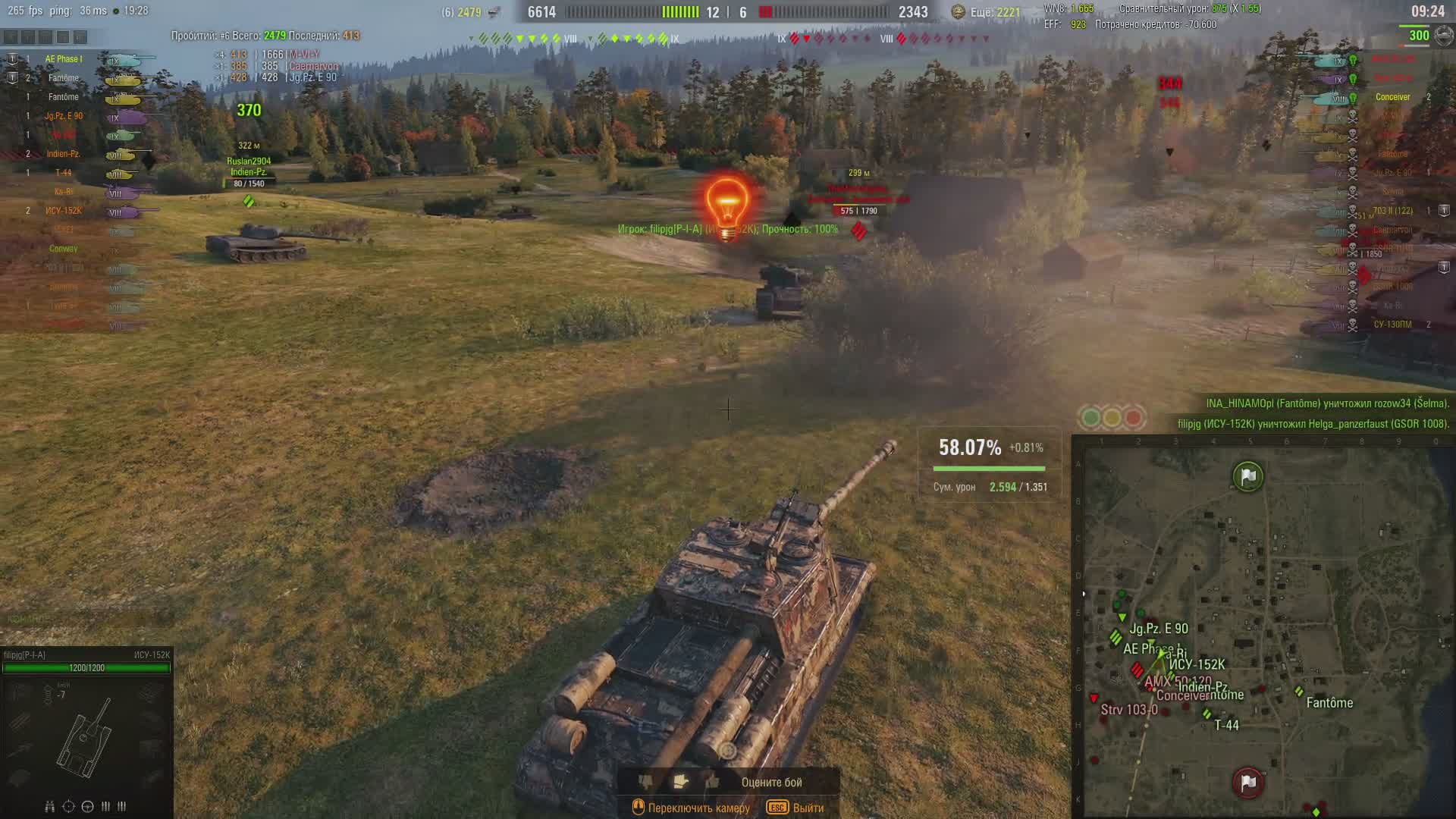Open the battle minimap
This screenshot has height=819, width=1456.
(x=1263, y=629)
